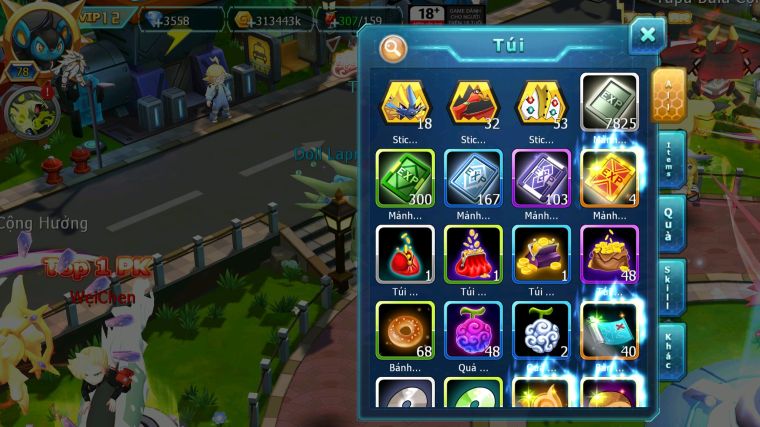760x427 pixels.
Task: Open the bag search magnifier
Action: coord(394,48)
